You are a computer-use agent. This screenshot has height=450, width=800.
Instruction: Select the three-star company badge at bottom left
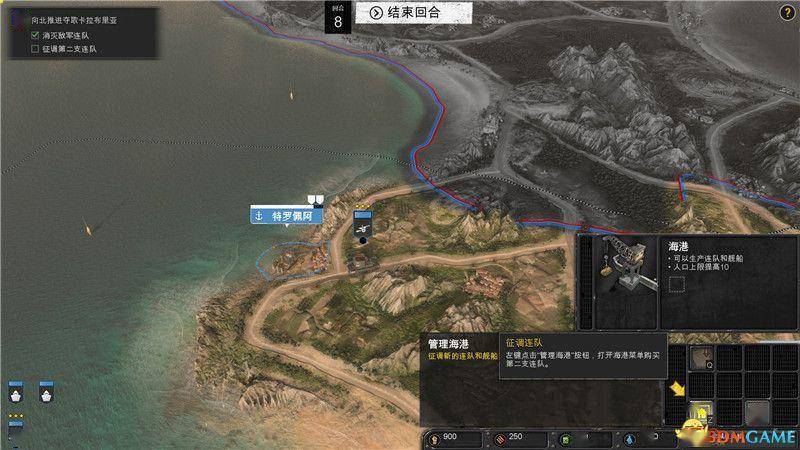15,430
